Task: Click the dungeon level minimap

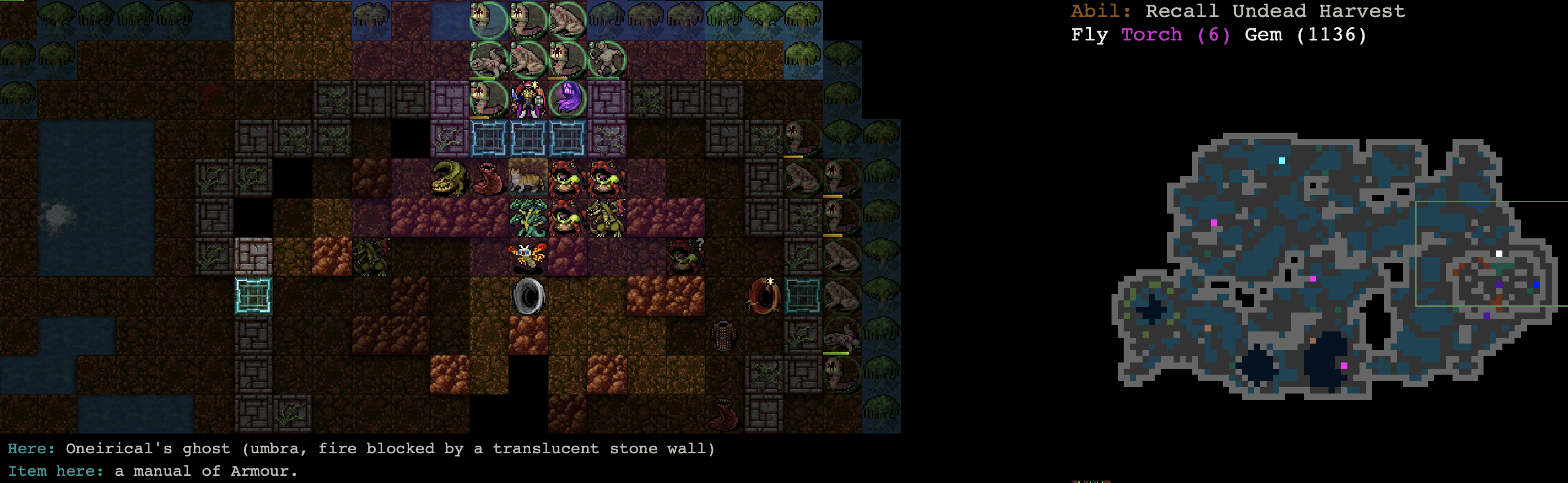Action: (x=1333, y=265)
